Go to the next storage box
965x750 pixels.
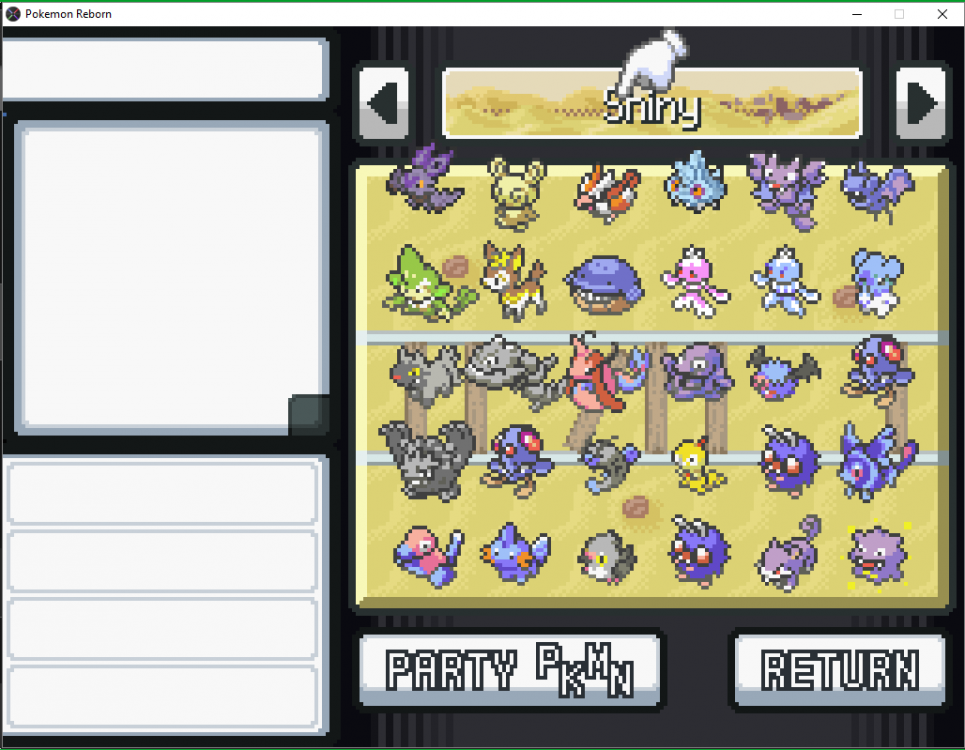[920, 102]
